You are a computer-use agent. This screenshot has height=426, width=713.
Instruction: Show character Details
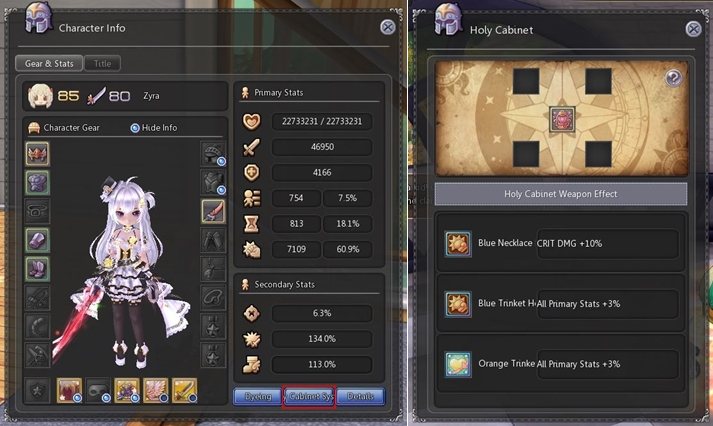[x=359, y=396]
